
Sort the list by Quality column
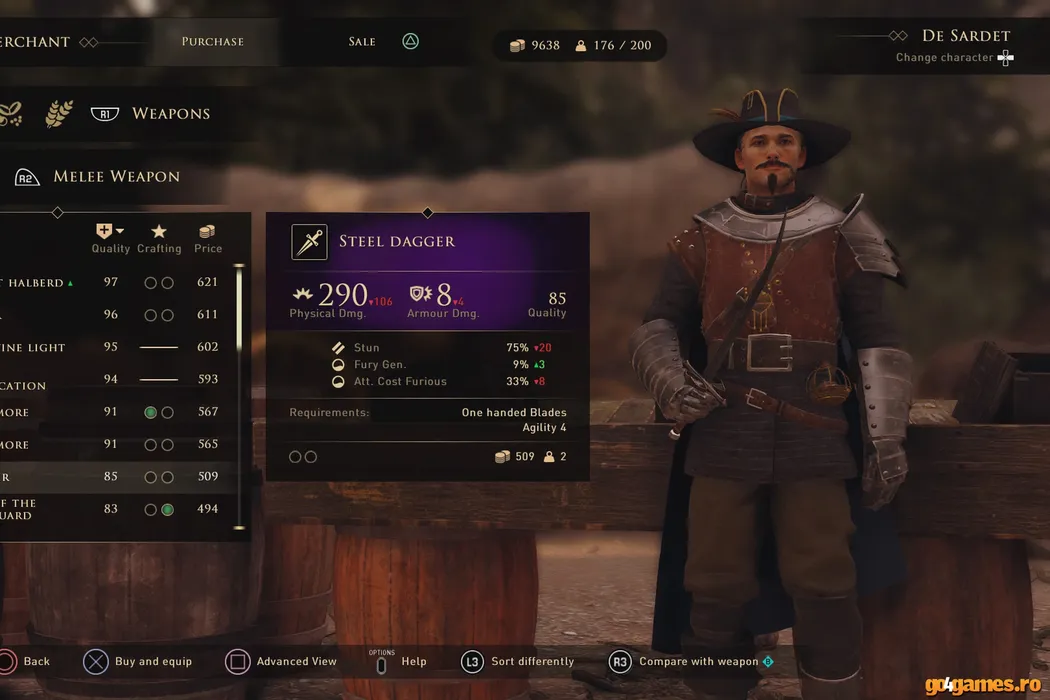110,239
